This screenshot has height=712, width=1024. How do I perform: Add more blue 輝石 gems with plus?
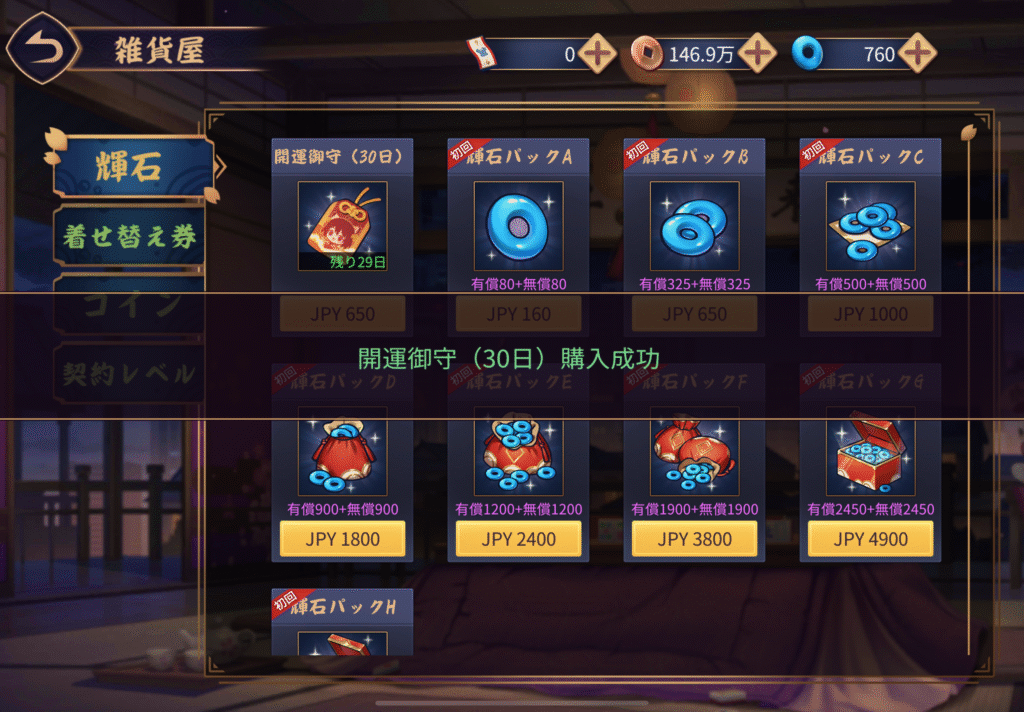click(x=916, y=54)
